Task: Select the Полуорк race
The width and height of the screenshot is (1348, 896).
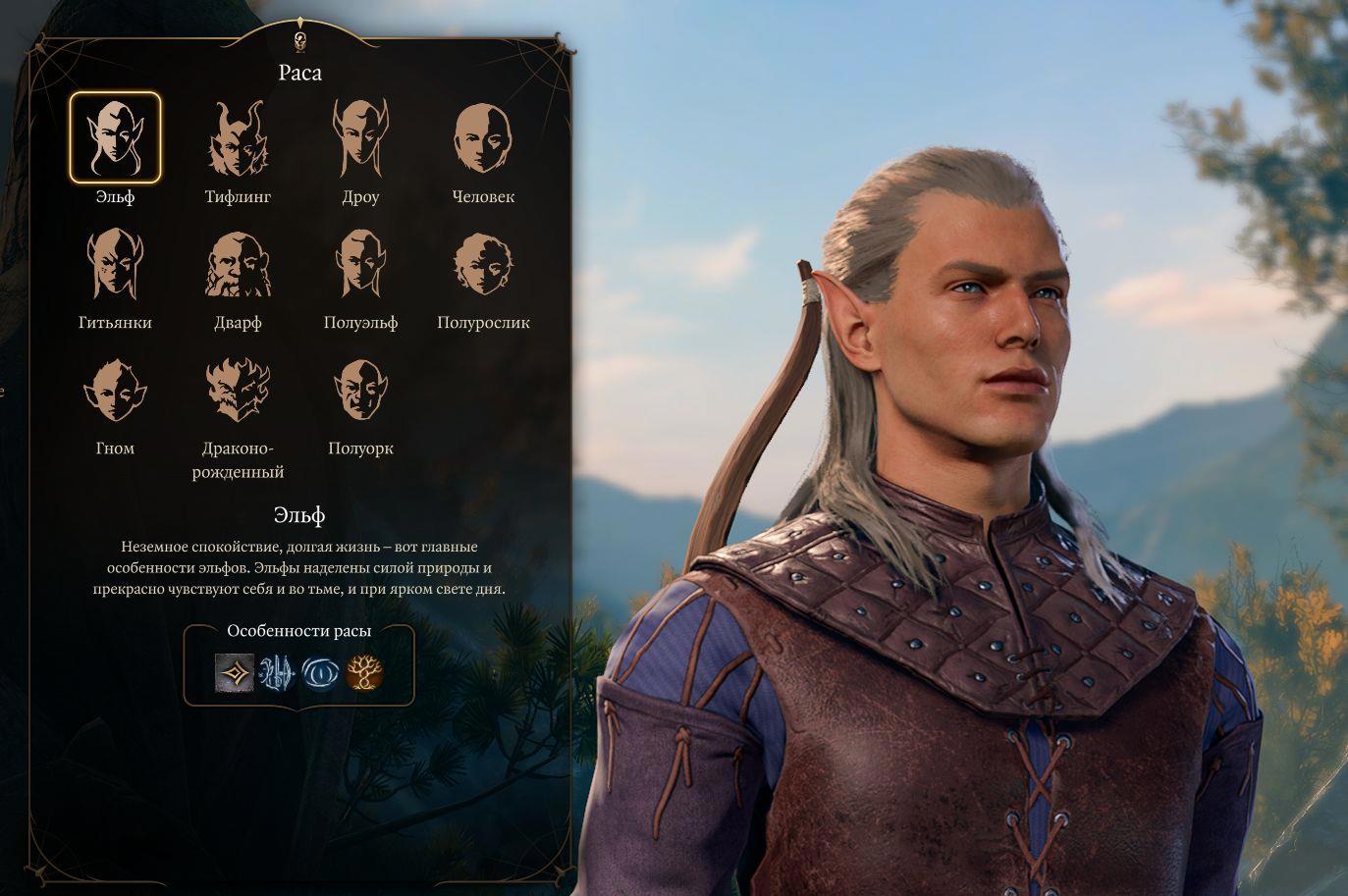Action: [360, 390]
